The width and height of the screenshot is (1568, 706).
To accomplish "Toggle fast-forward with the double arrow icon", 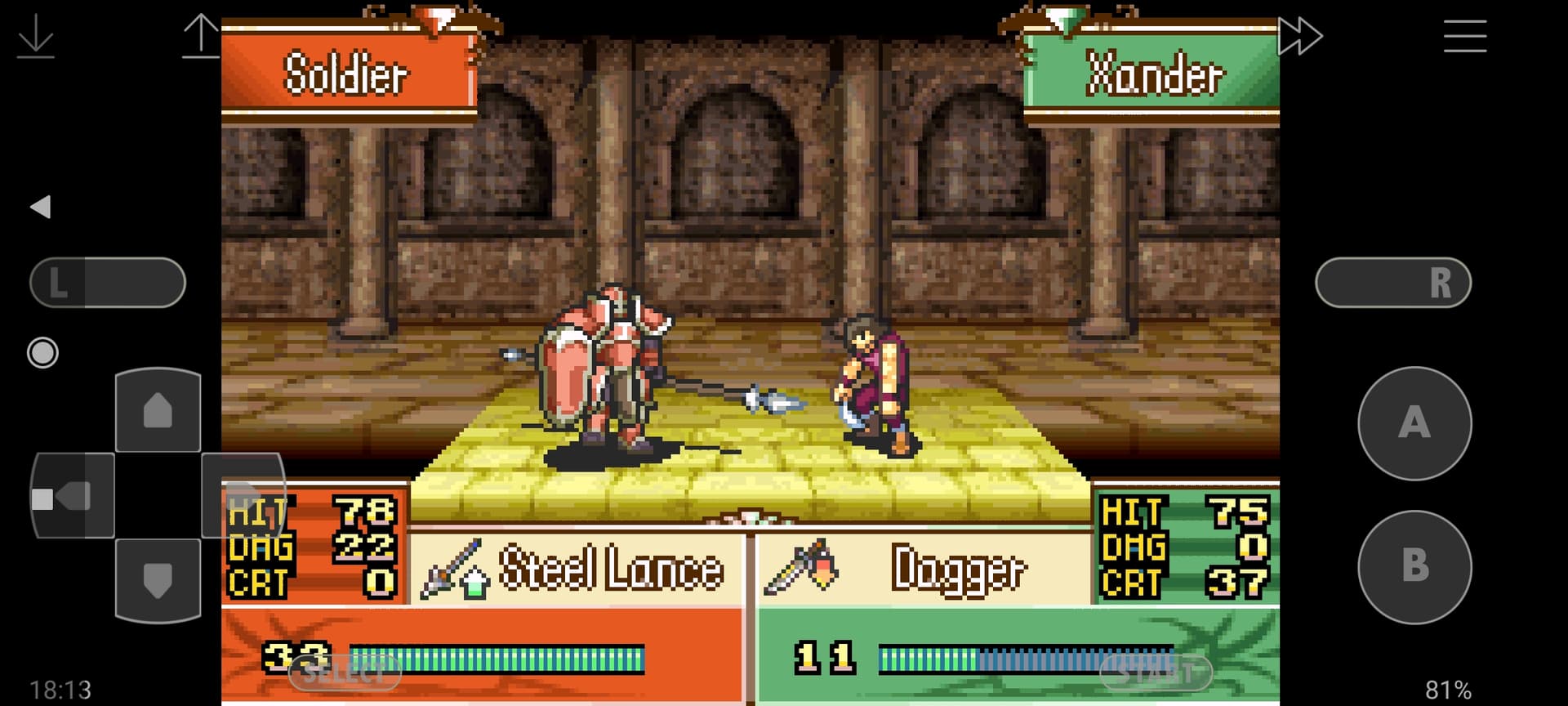I will coord(1299,36).
